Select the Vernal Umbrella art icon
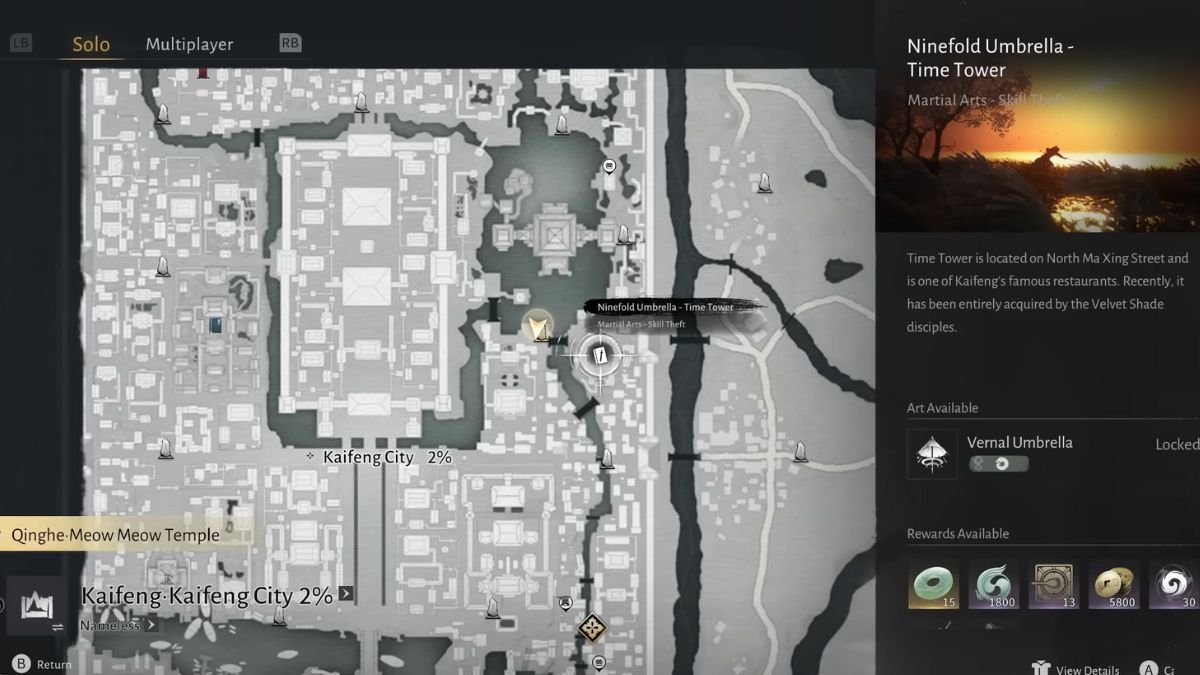1200x675 pixels. [931, 454]
